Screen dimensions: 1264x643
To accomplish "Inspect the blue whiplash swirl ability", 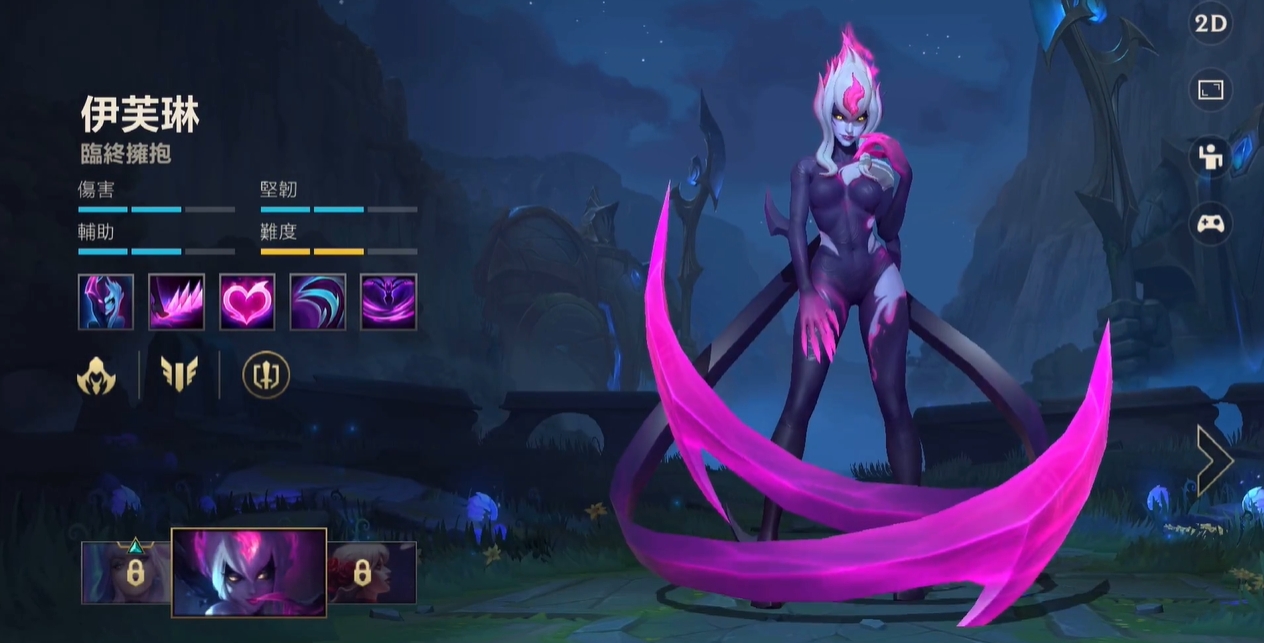I will pyautogui.click(x=318, y=301).
